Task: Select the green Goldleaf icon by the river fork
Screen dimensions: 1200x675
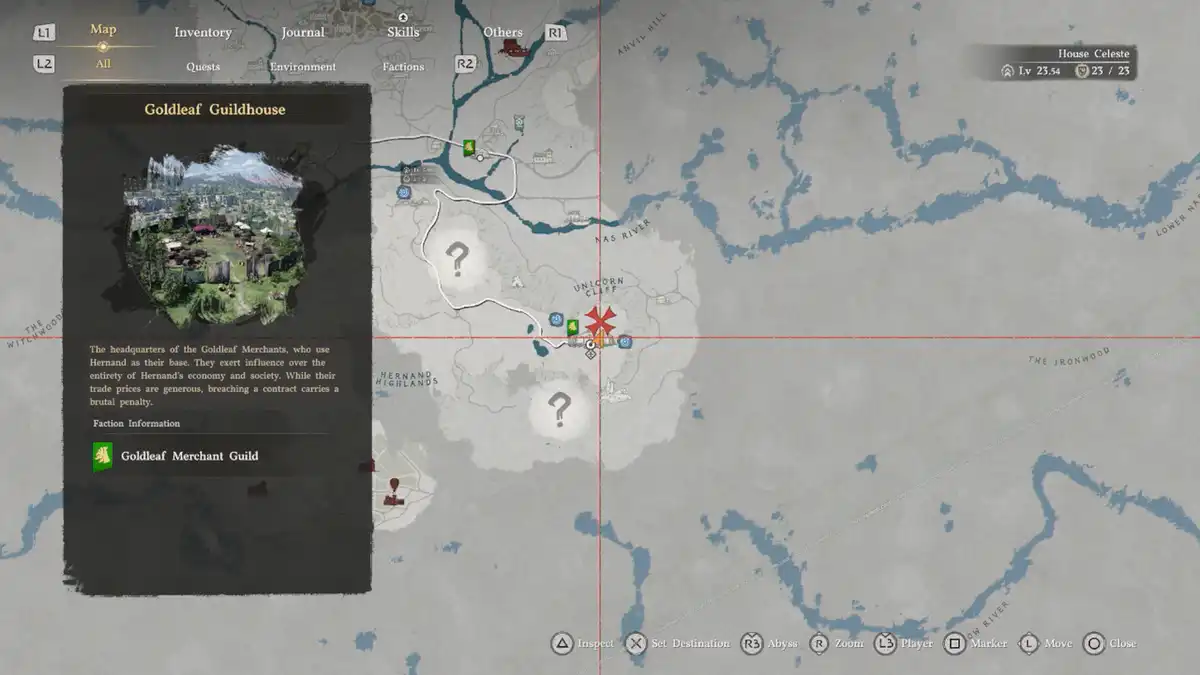Action: pos(467,148)
